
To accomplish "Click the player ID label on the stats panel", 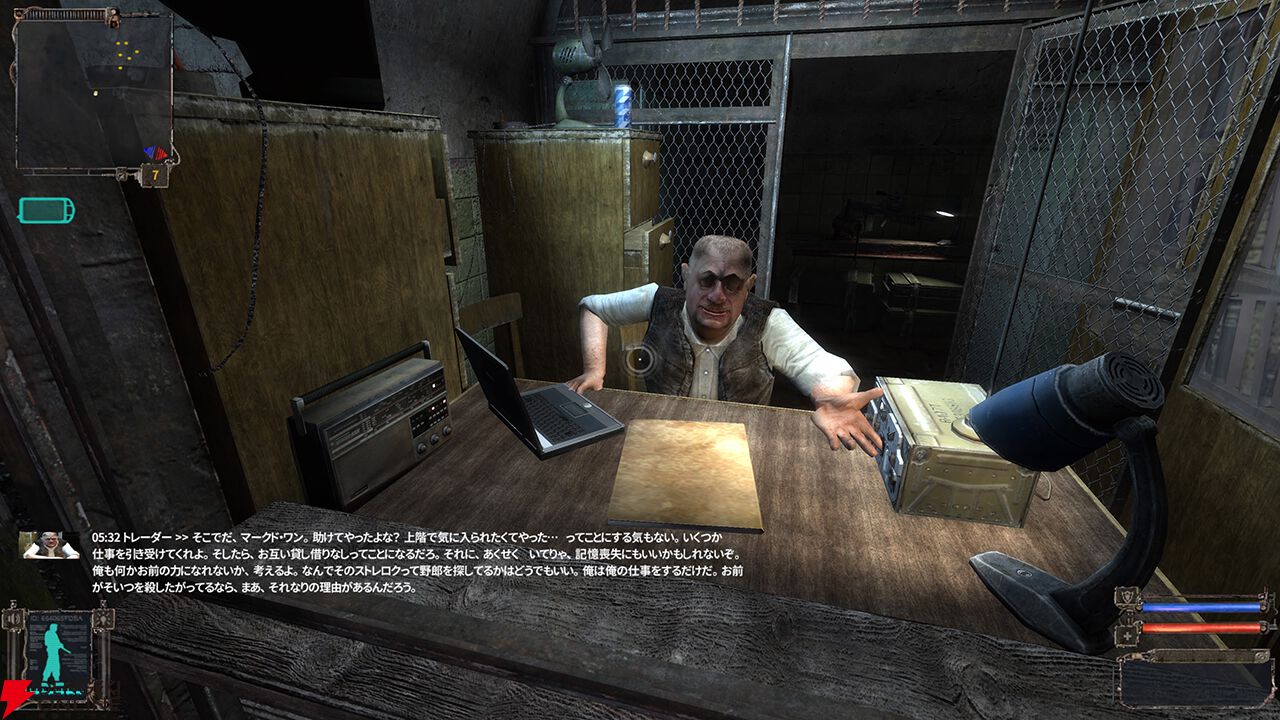I will coord(60,618).
